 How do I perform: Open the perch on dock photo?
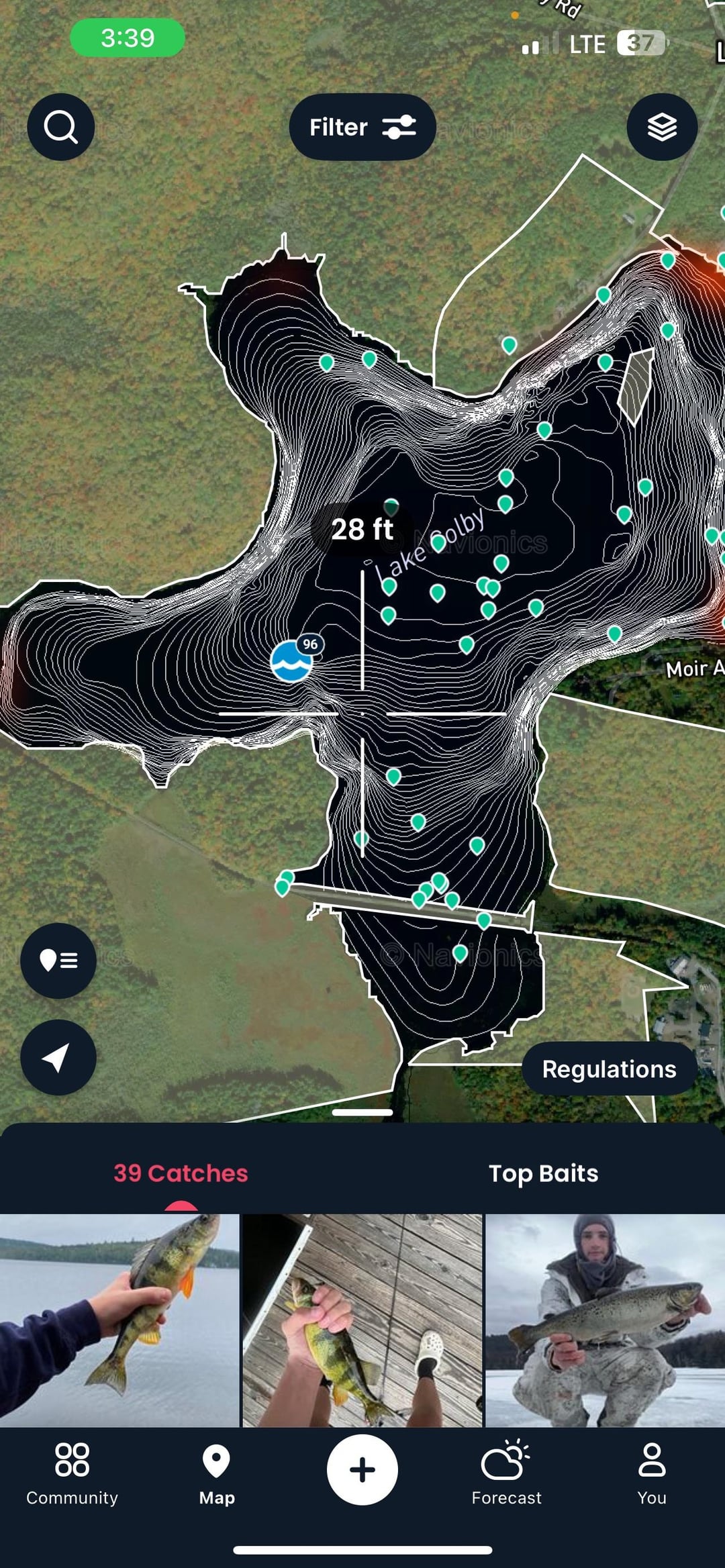pos(362,1320)
